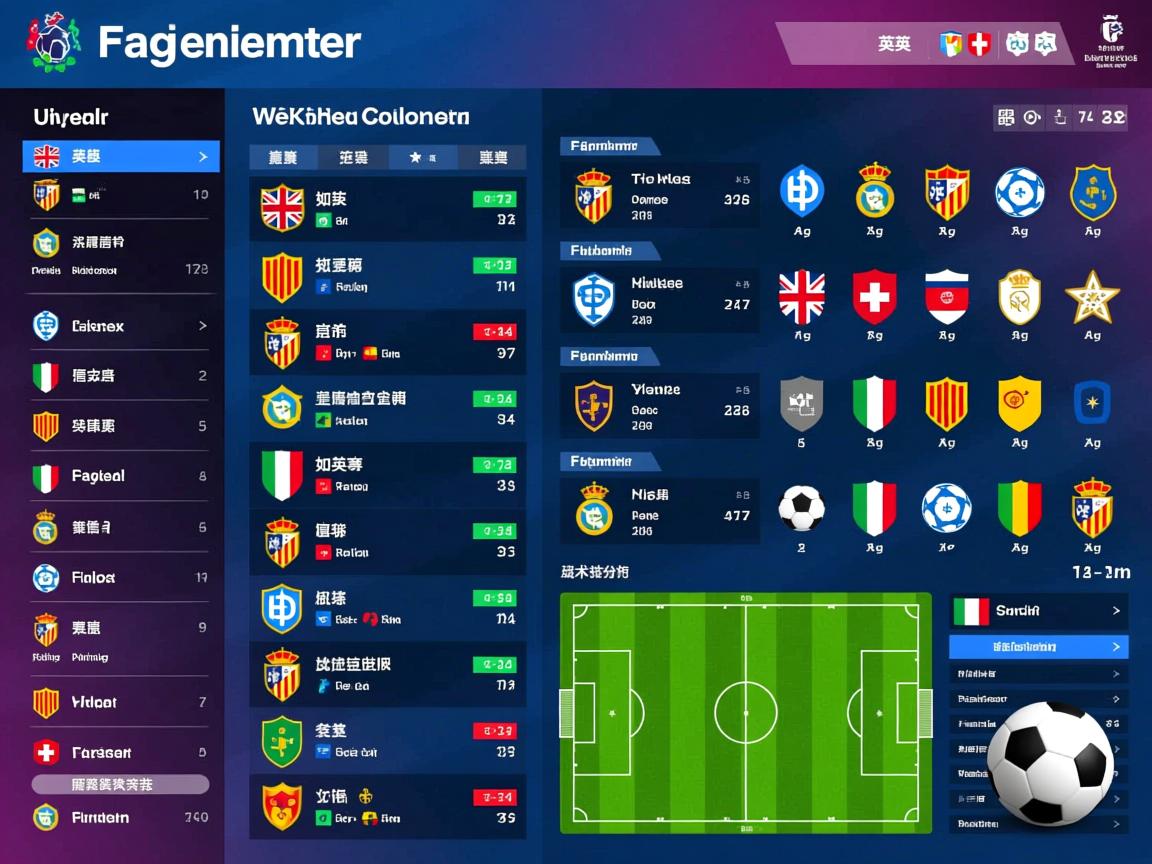The width and height of the screenshot is (1152, 864).
Task: Select the Fialoa sidebar row
Action: point(121,578)
